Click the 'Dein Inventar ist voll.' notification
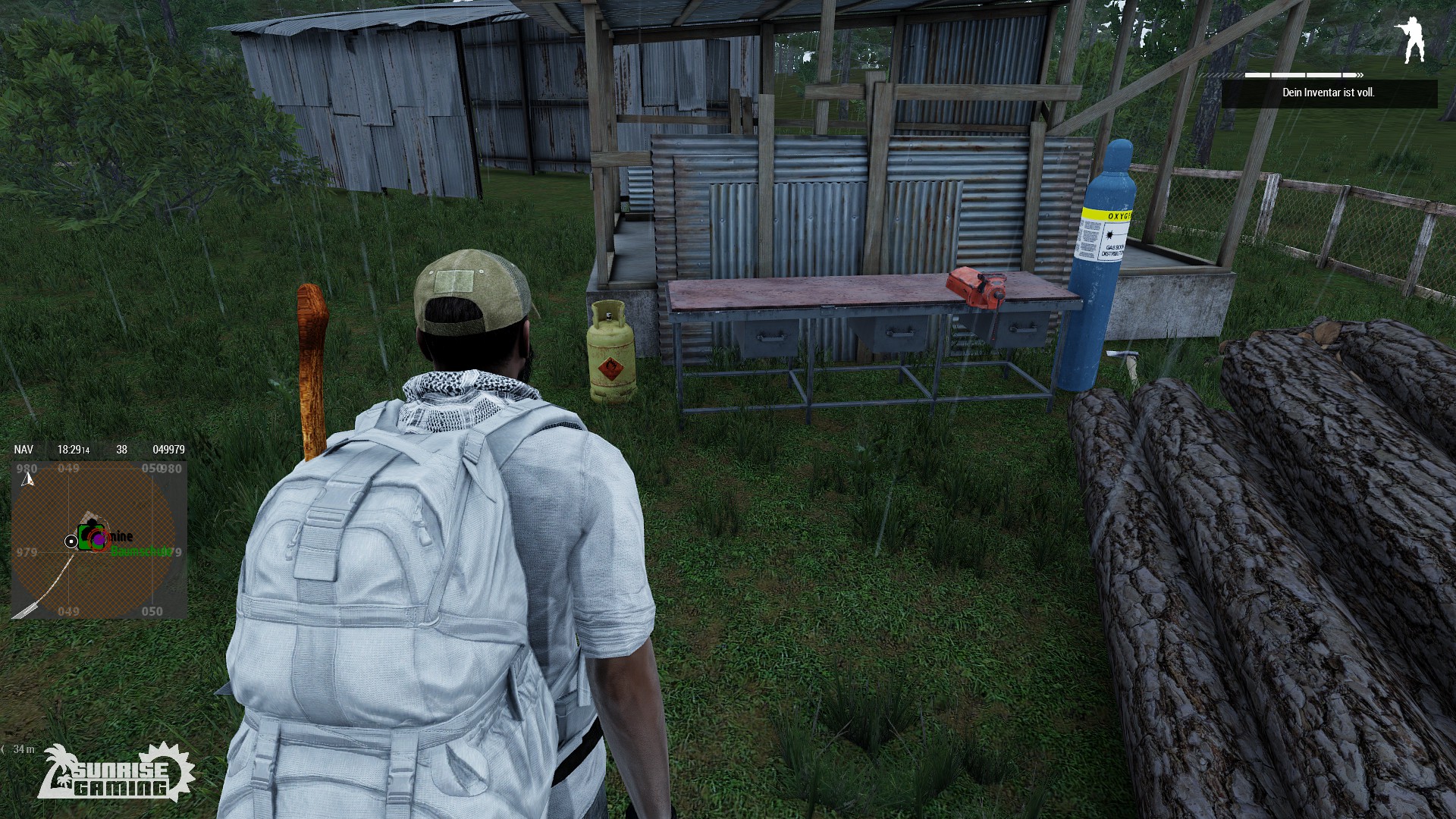This screenshot has height=819, width=1456. [x=1329, y=93]
